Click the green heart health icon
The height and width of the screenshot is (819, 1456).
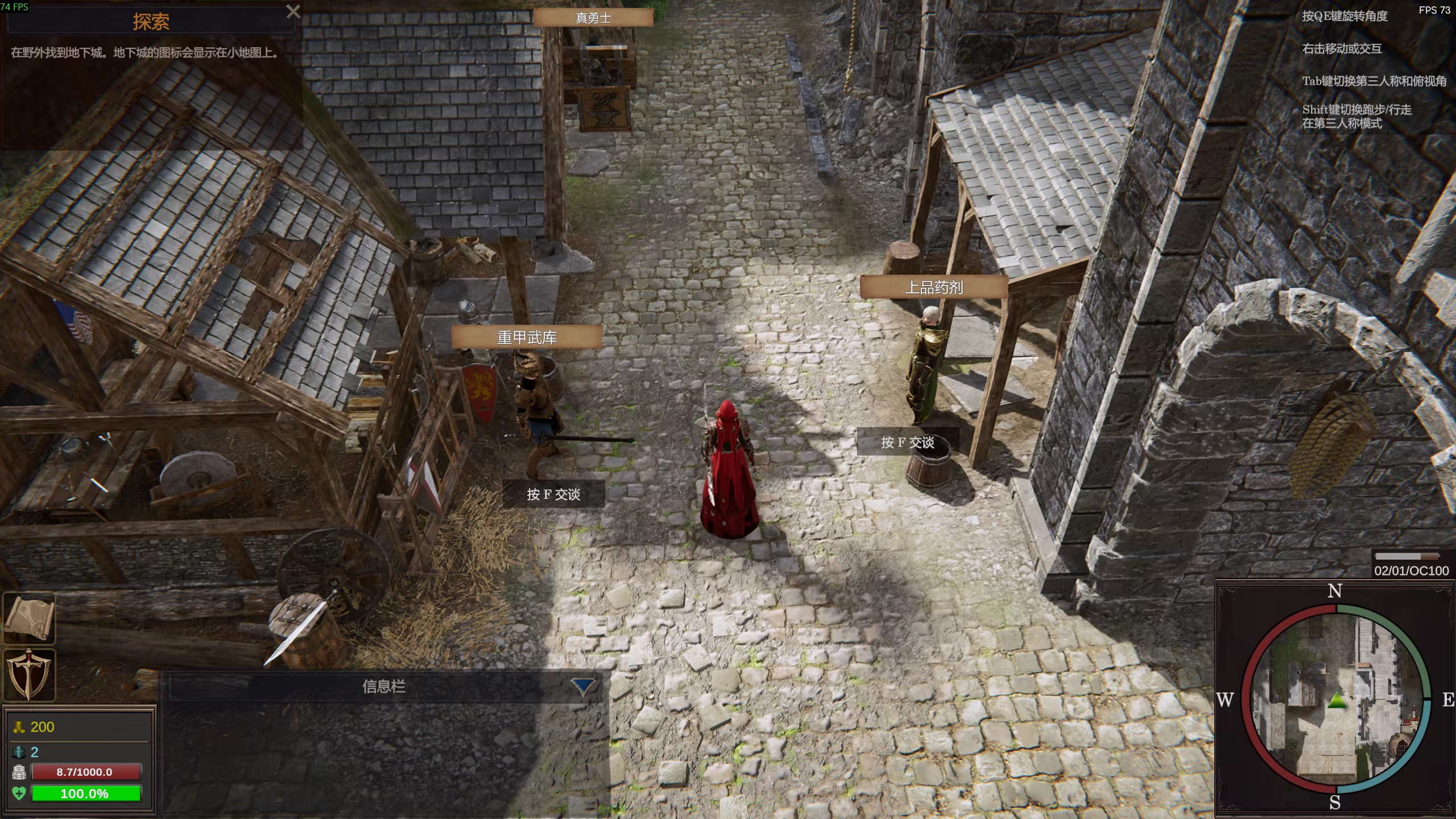[19, 793]
